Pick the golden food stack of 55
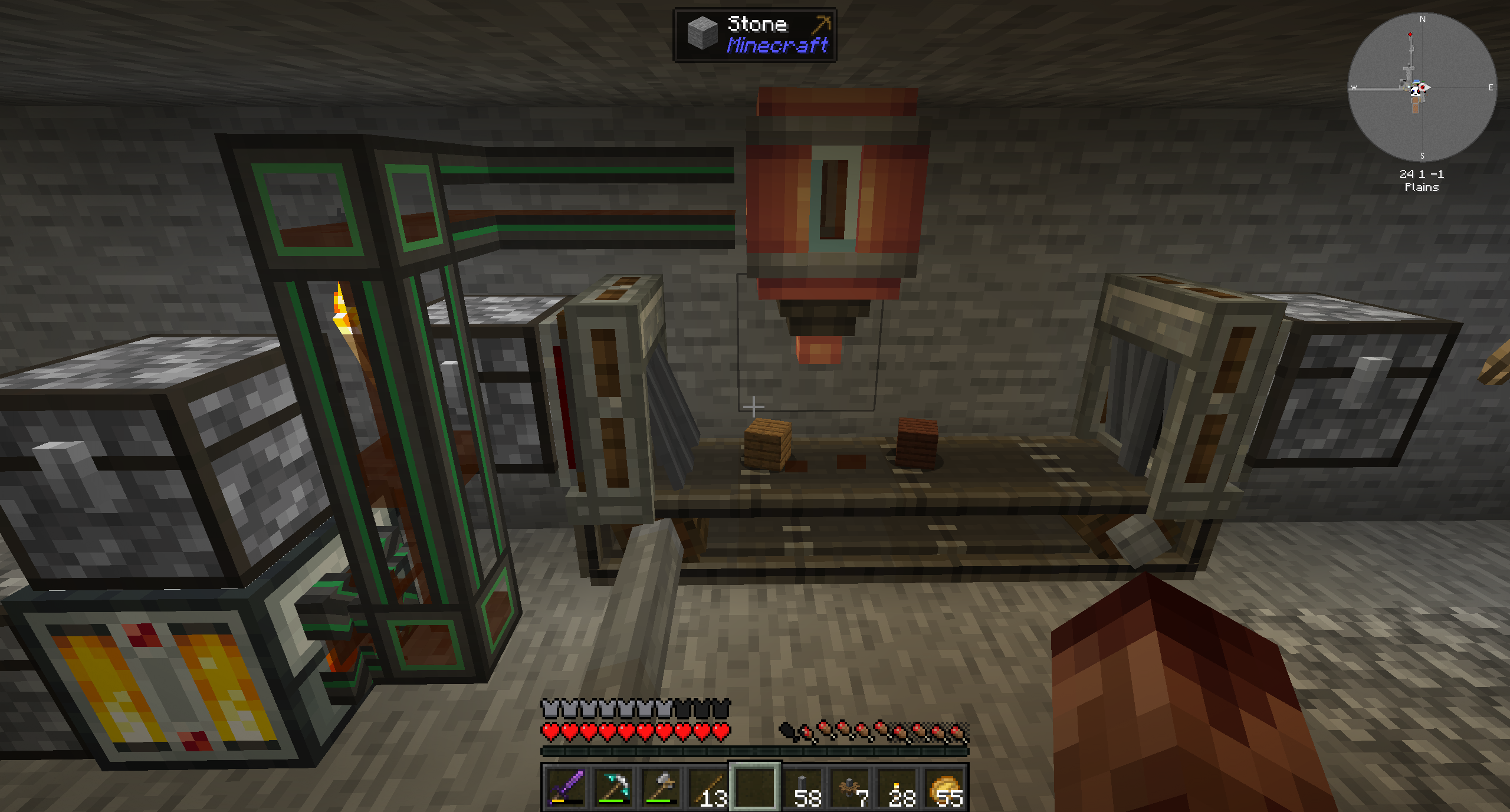1510x812 pixels. pyautogui.click(x=945, y=787)
